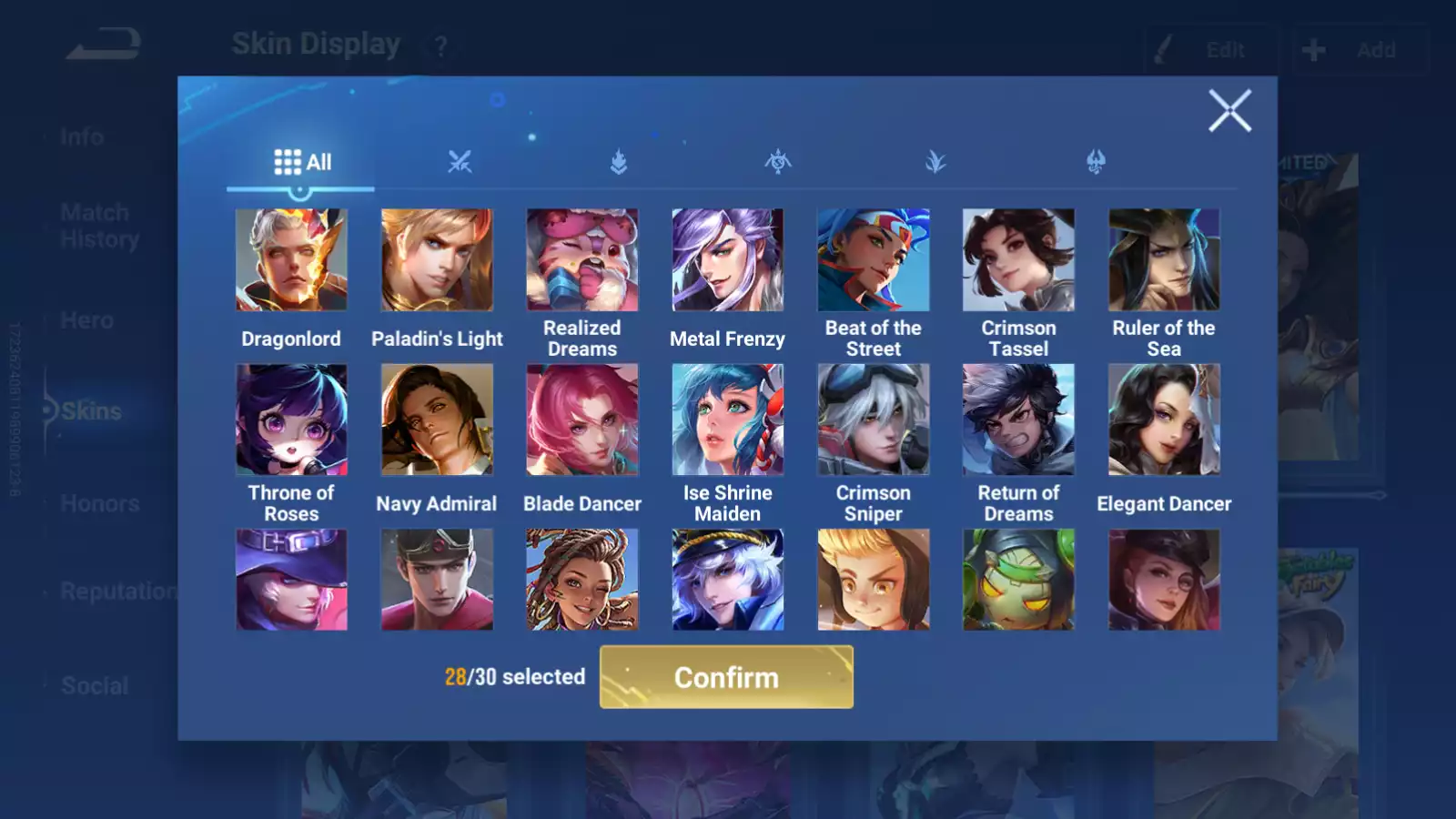Filter skins by the crossed swords class tab
The height and width of the screenshot is (819, 1456).
click(460, 163)
